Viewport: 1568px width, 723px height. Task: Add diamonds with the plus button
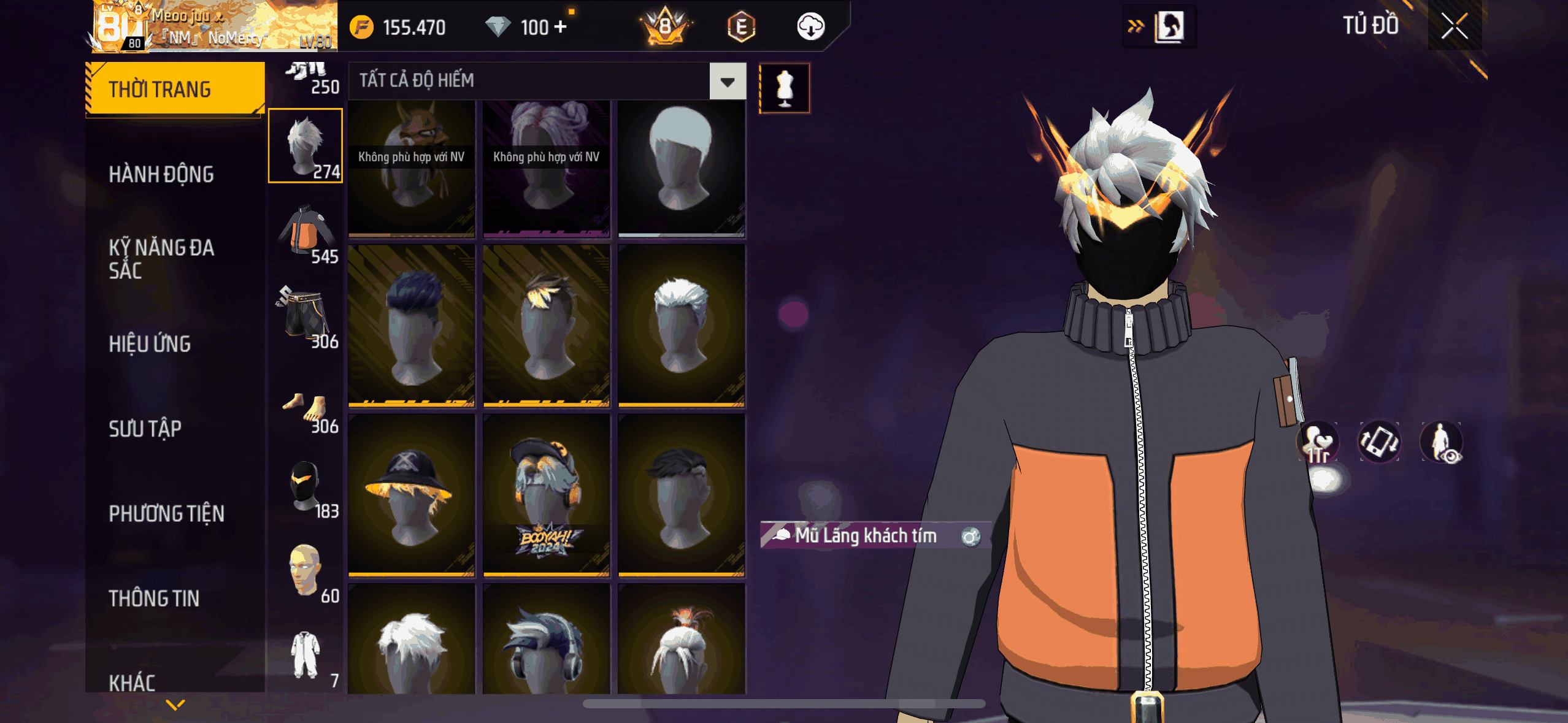pyautogui.click(x=560, y=27)
